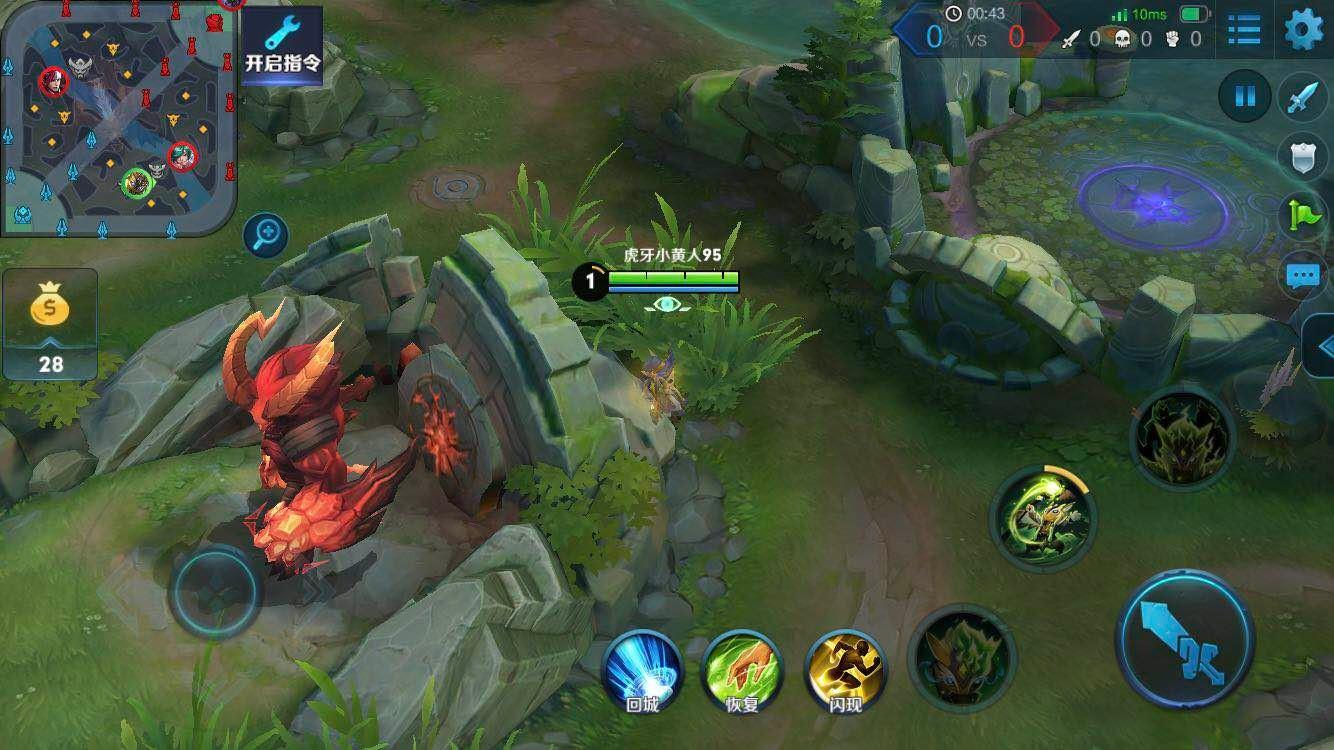
Task: Expand the right edge arrow panel
Action: click(1322, 347)
